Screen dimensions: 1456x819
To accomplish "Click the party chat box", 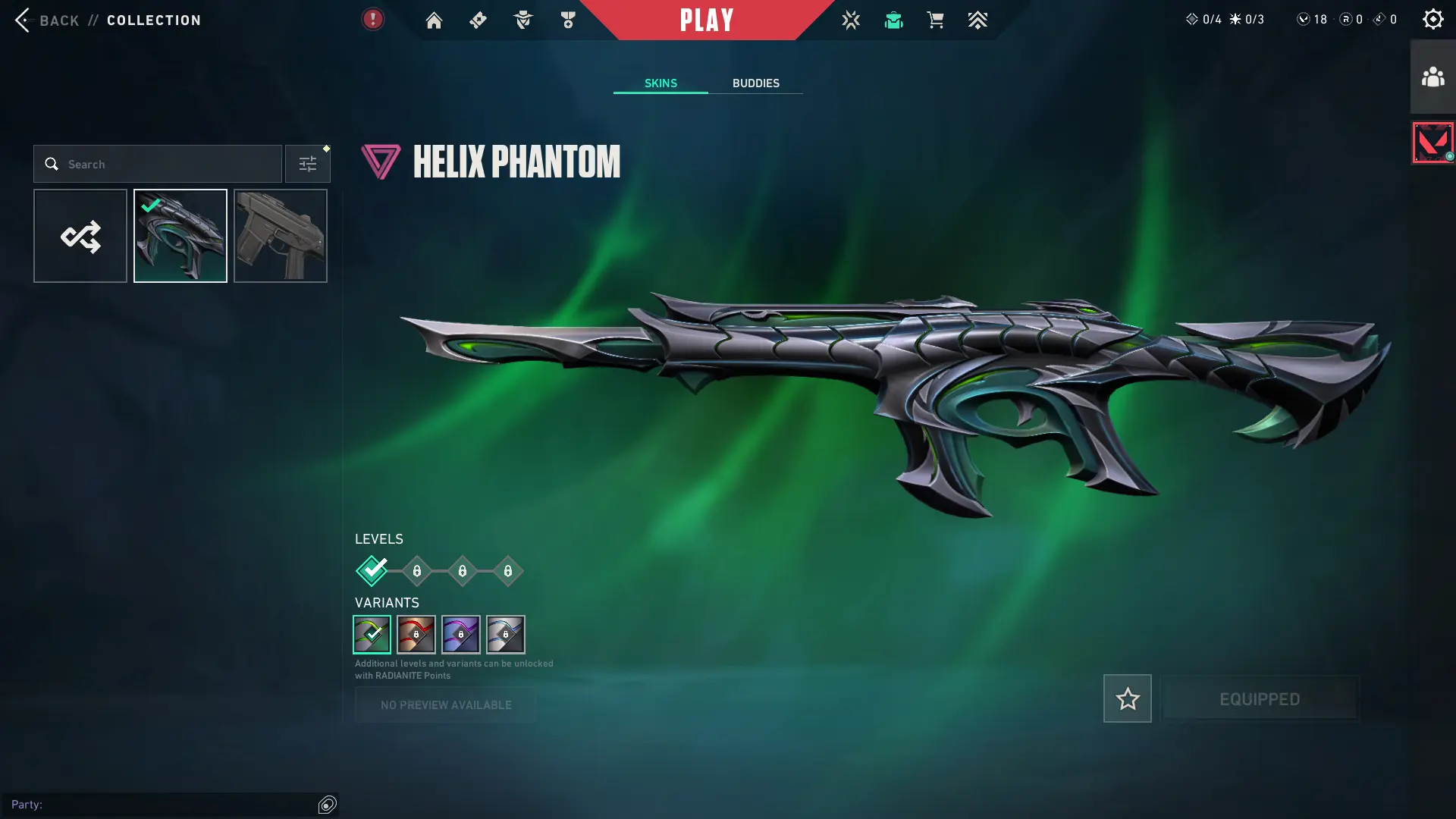I will tap(163, 805).
